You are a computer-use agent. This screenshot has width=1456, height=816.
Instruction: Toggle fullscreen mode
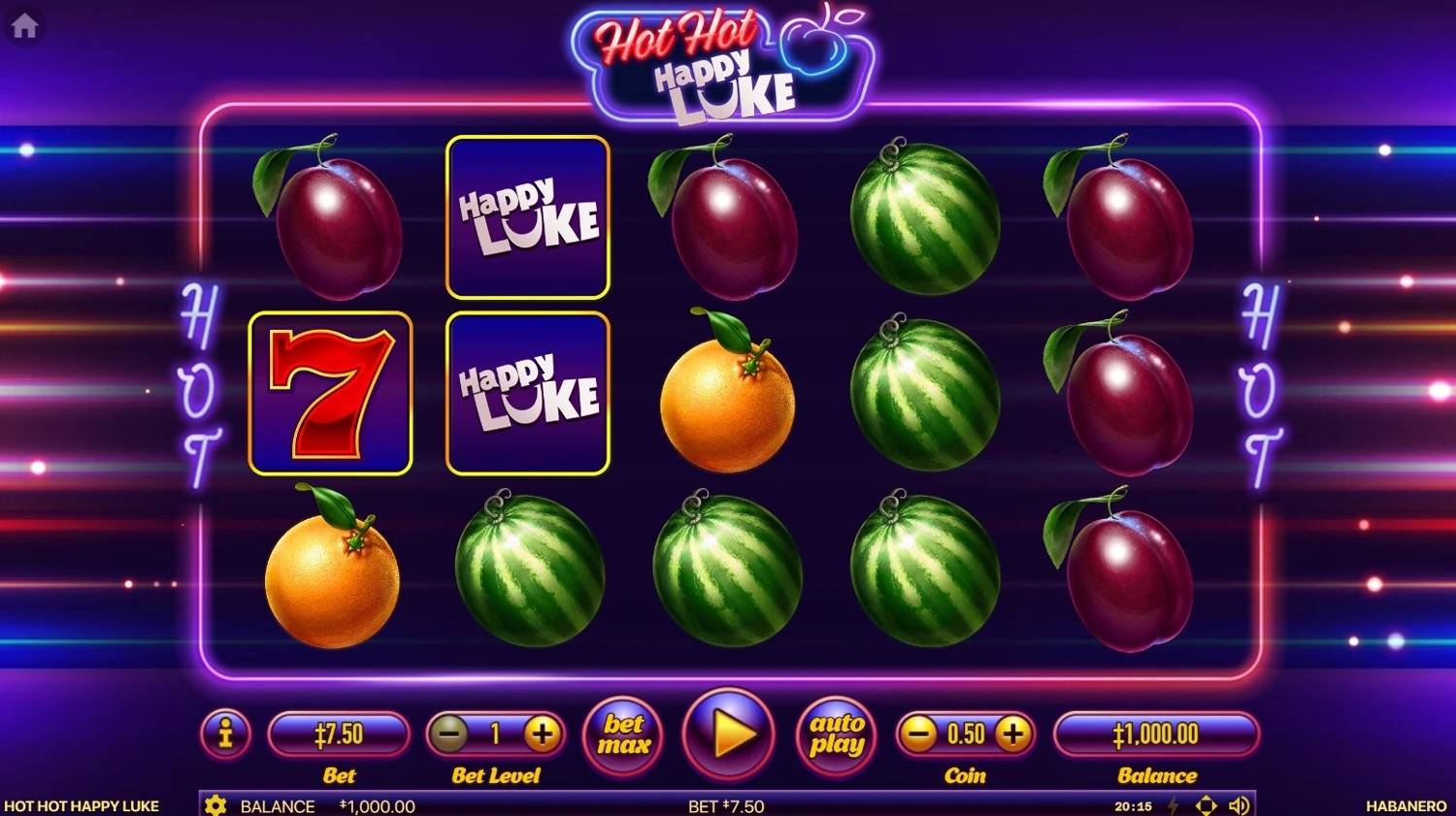click(x=1206, y=805)
